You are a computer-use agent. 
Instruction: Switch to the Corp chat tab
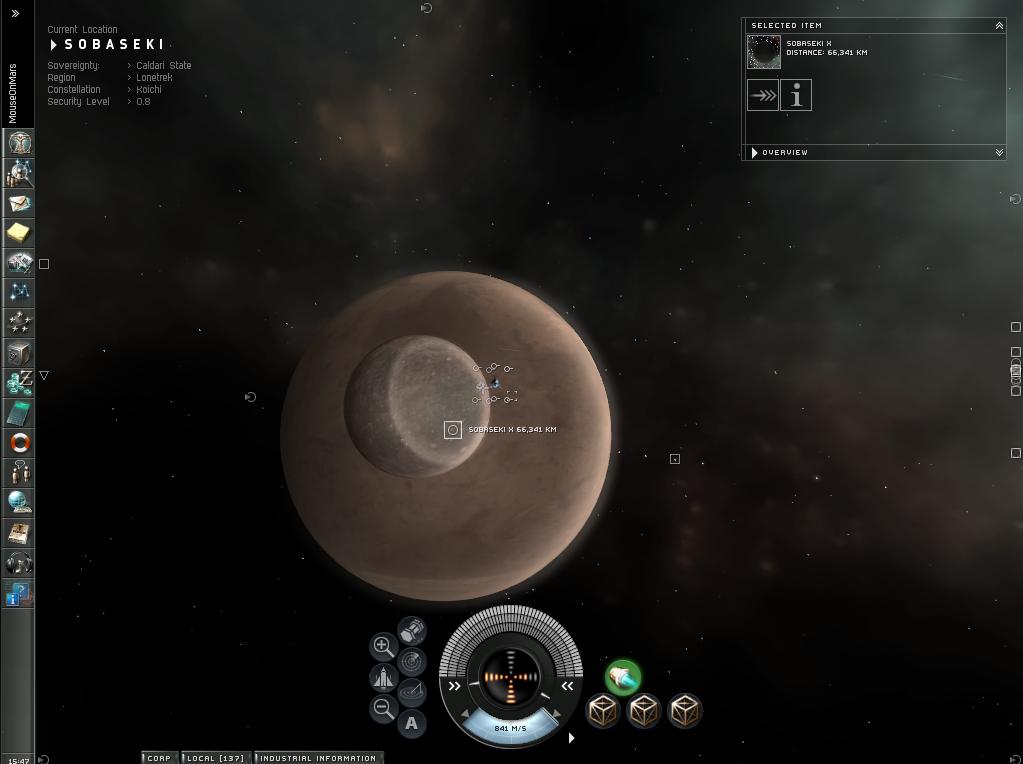[159, 758]
